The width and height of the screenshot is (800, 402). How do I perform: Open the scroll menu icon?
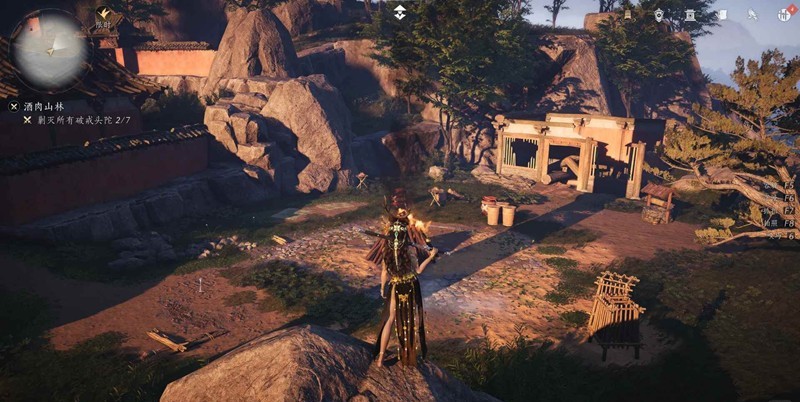click(721, 14)
